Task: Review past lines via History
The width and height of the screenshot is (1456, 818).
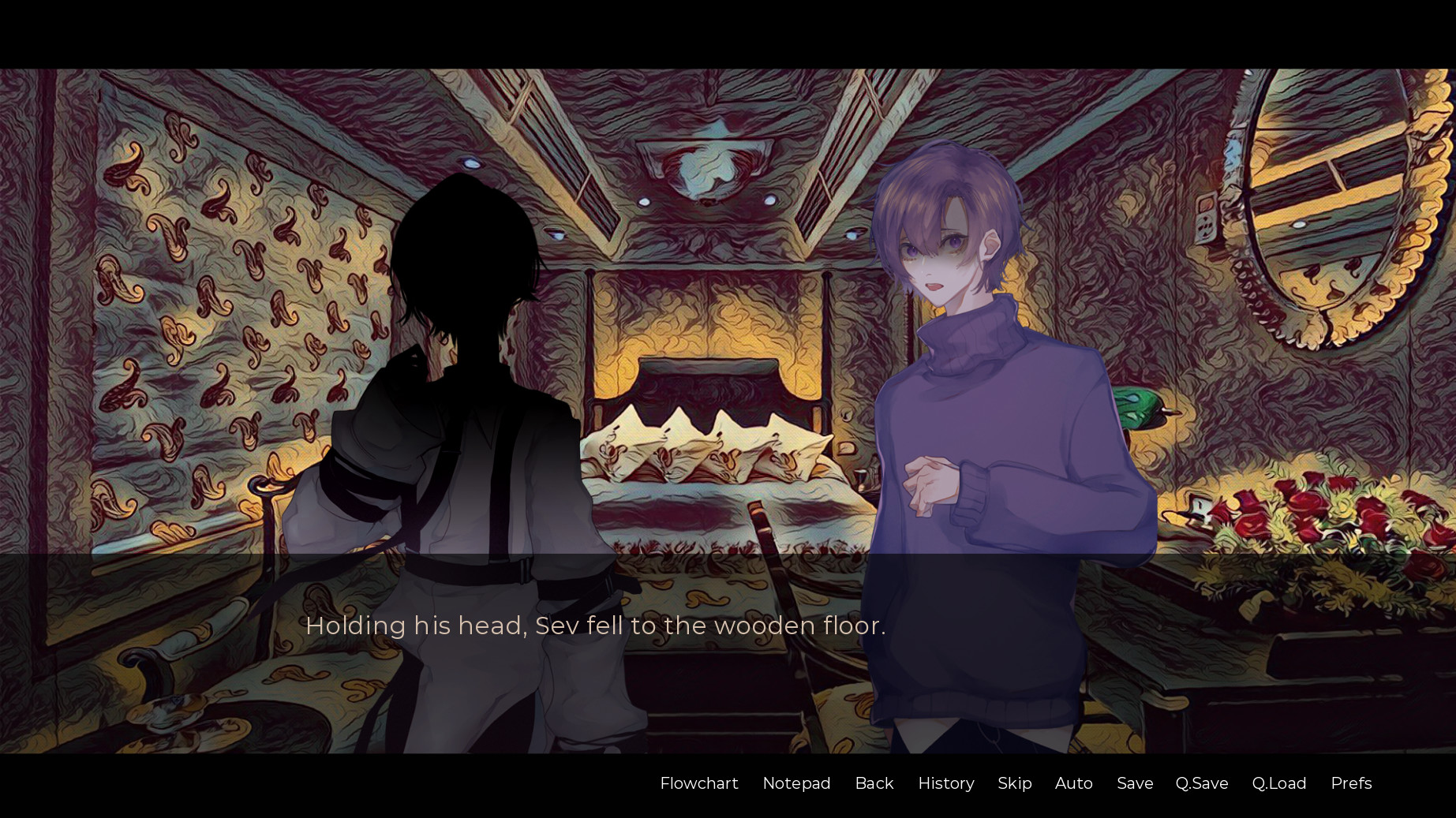Action: coord(945,783)
